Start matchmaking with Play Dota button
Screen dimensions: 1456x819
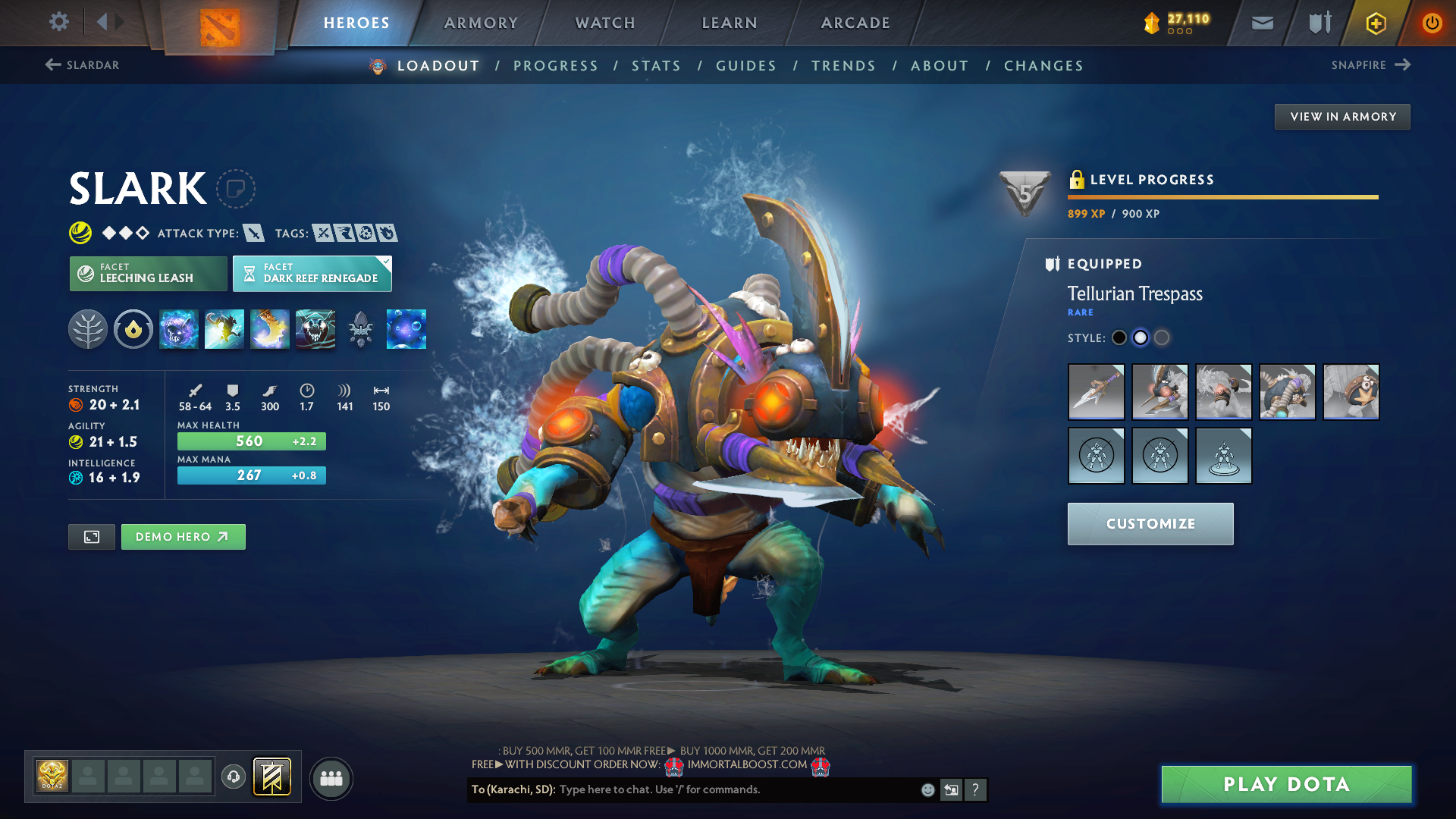tap(1286, 784)
